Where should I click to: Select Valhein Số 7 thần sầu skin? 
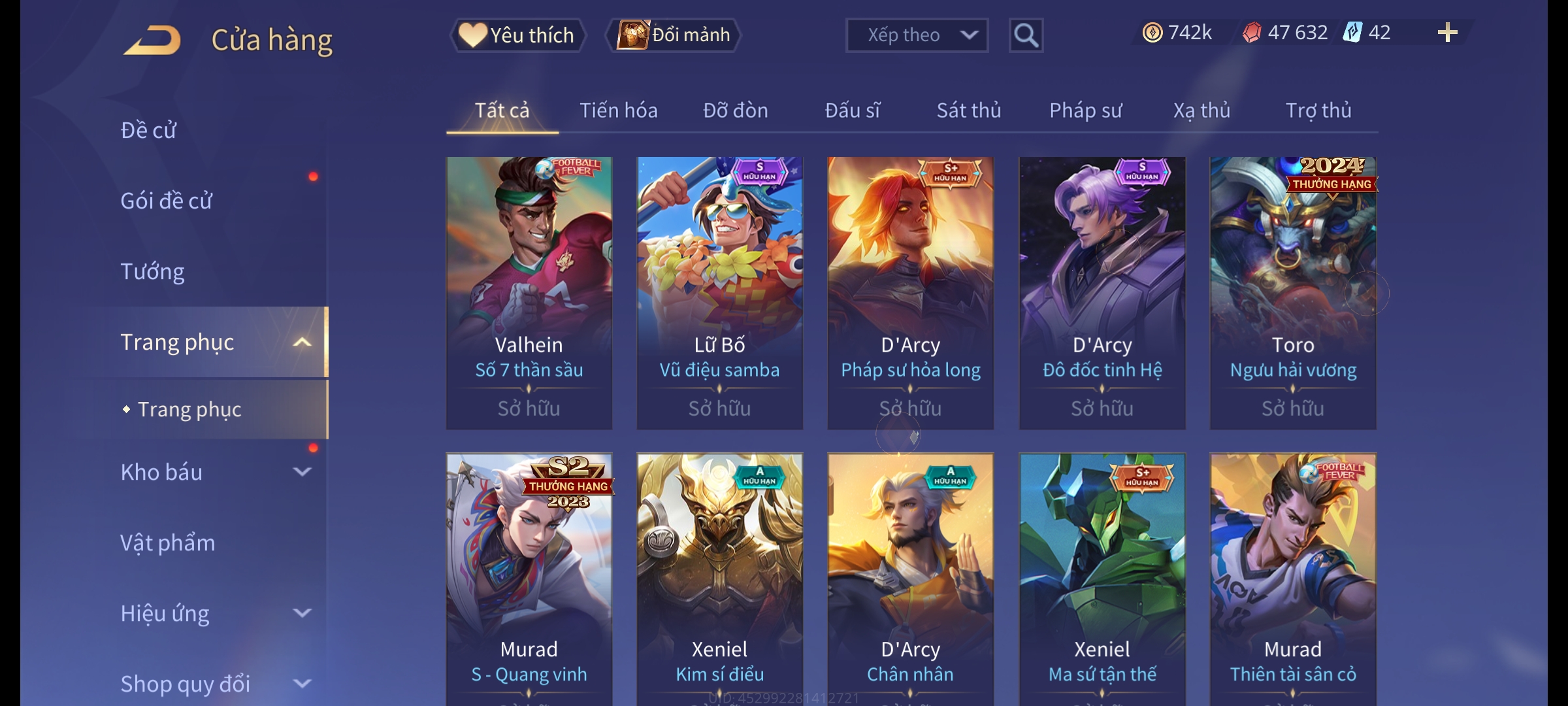529,292
